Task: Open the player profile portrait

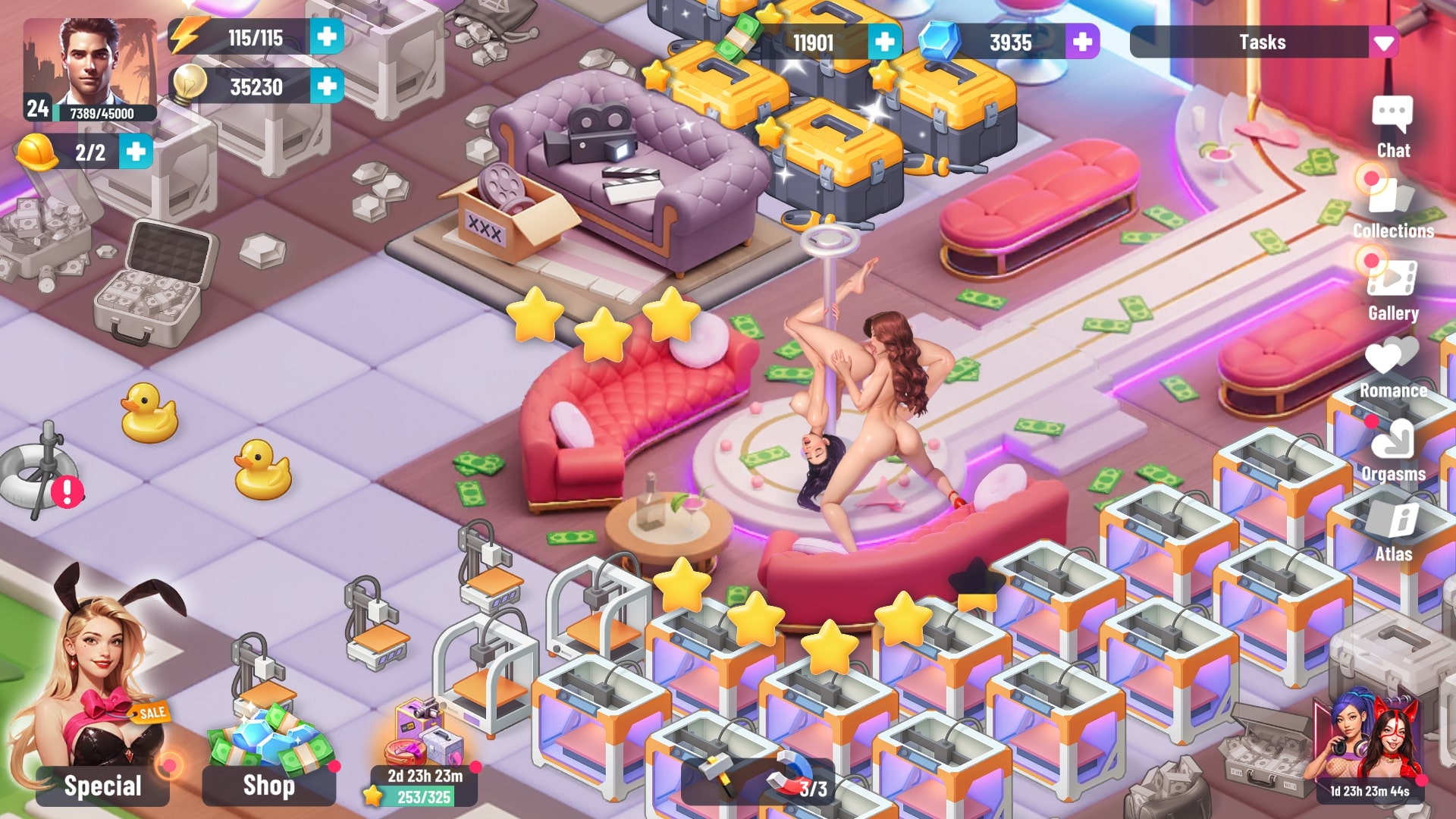Action: [x=89, y=68]
